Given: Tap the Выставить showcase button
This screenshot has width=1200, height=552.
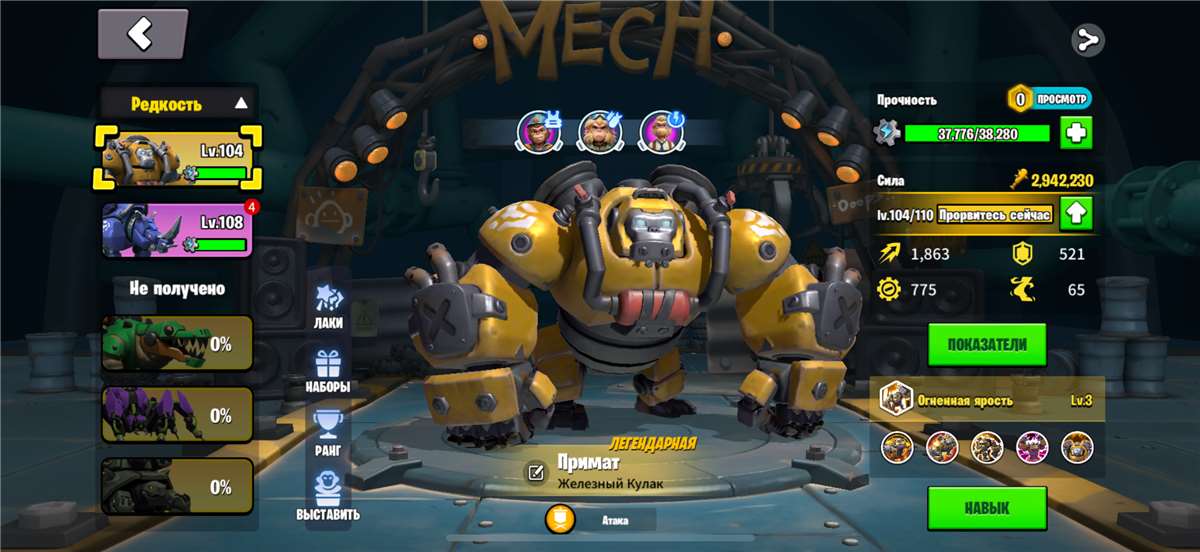Looking at the screenshot, I should coord(328,497).
